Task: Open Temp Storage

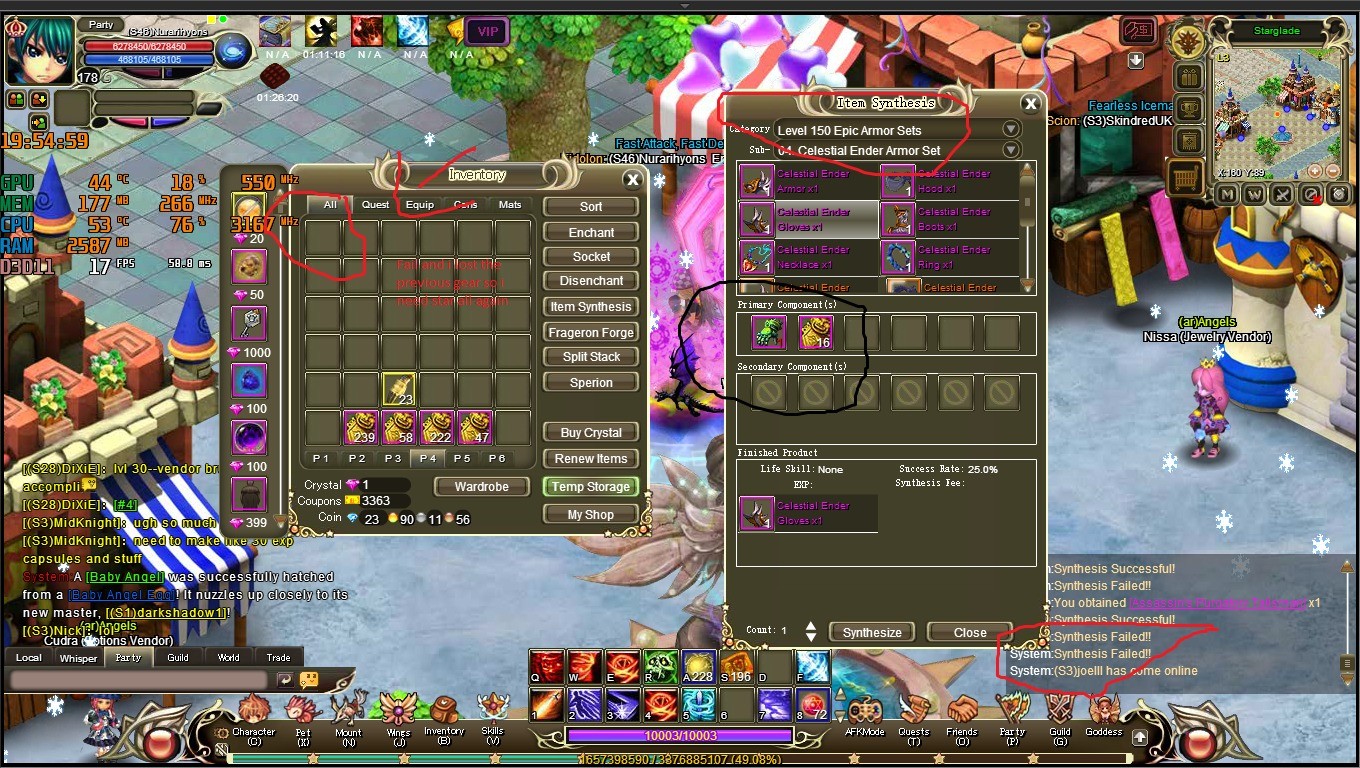Action: point(591,487)
